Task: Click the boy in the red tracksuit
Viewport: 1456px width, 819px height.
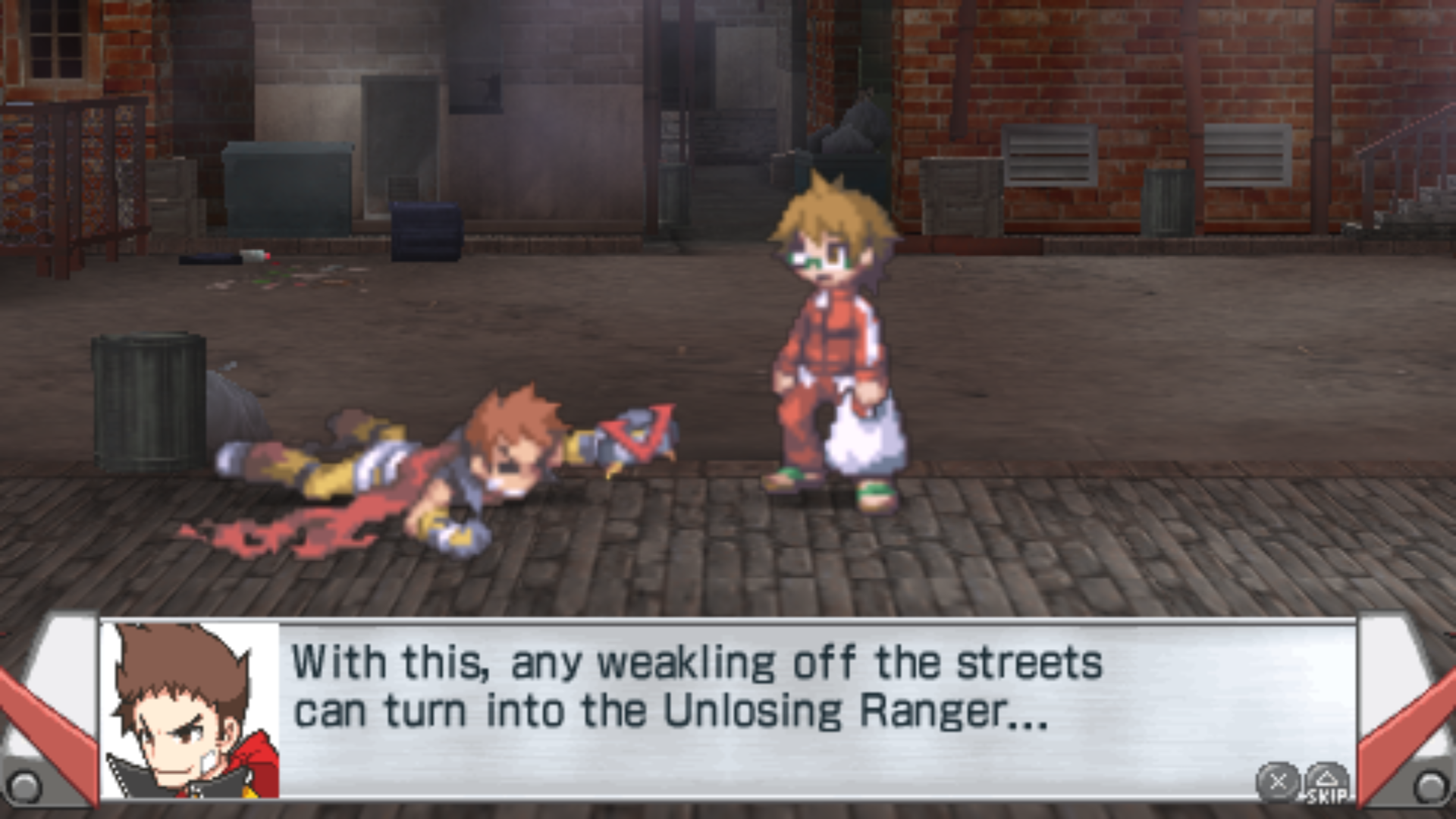Action: point(830,334)
